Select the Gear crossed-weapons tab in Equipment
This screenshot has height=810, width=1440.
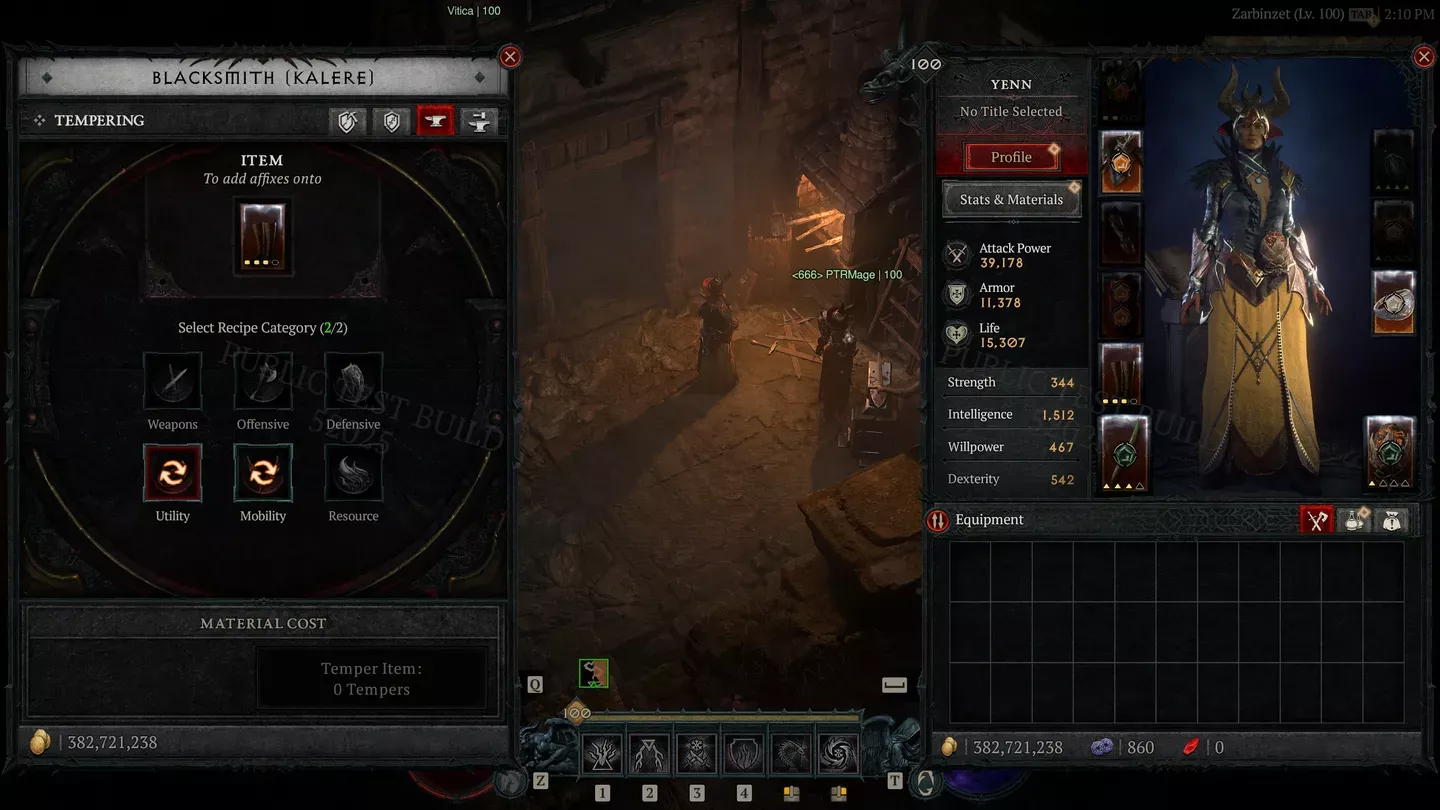point(1317,520)
